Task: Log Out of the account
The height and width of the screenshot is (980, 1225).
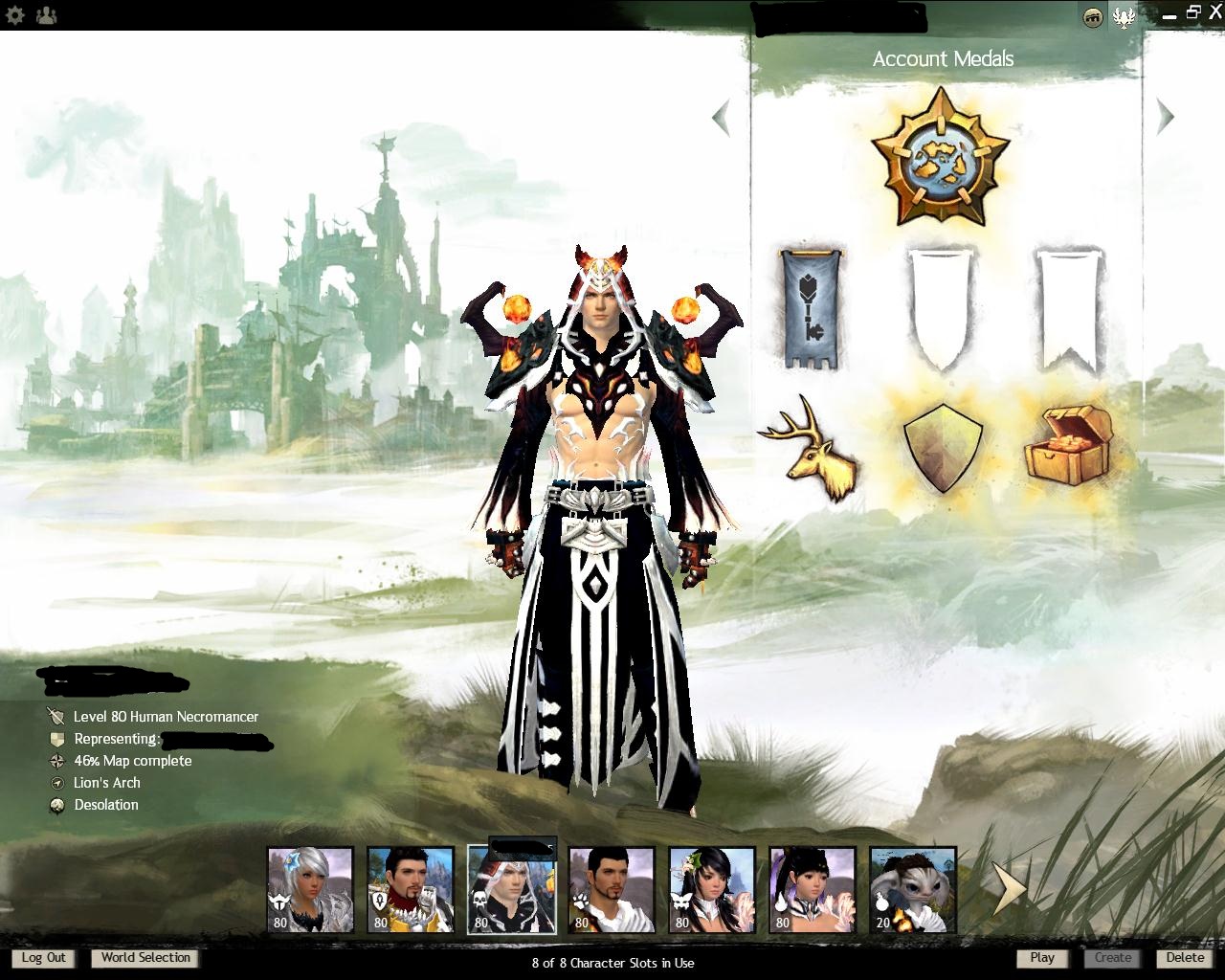Action: tap(44, 958)
